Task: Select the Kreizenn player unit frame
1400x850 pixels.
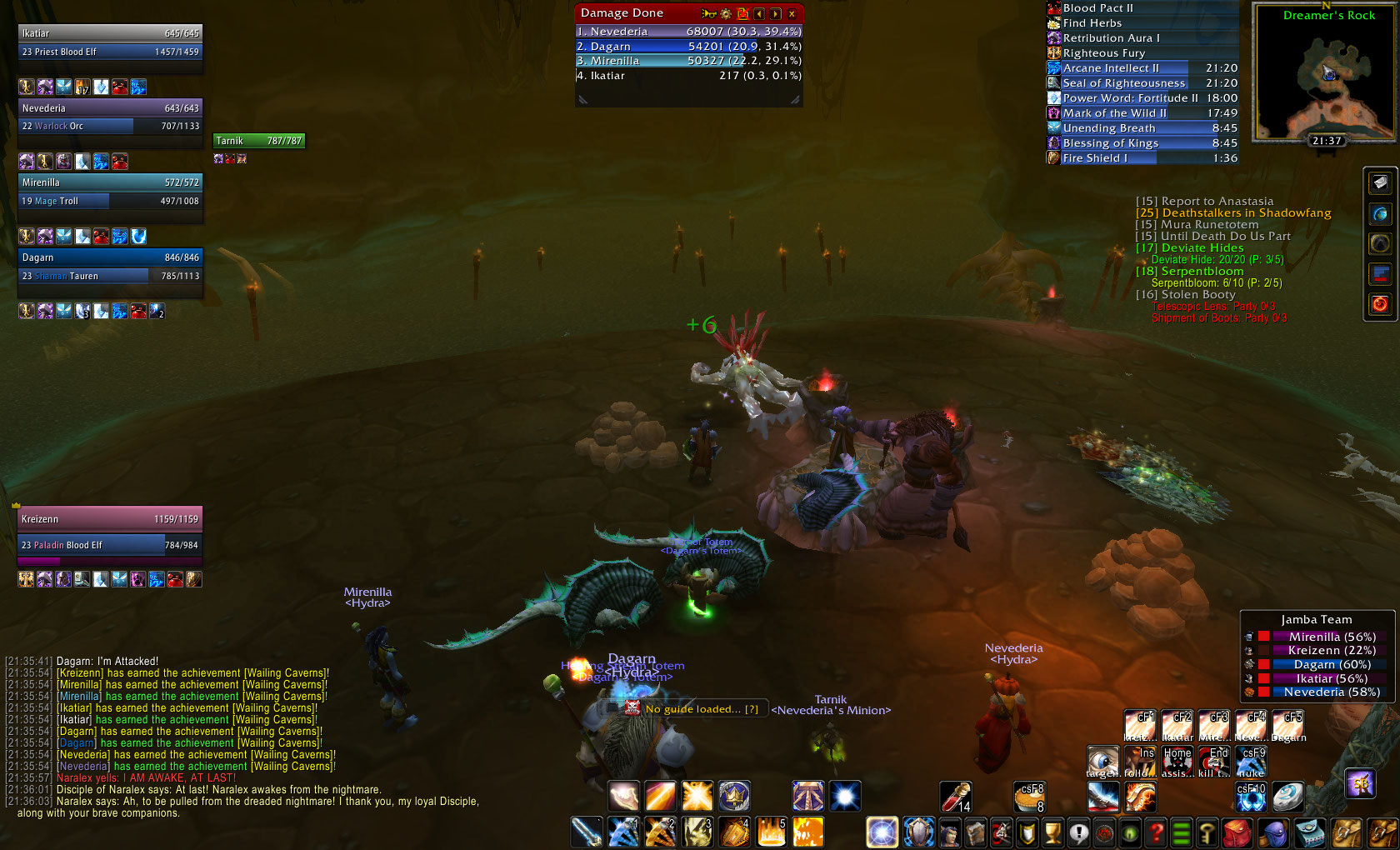Action: pos(110,532)
